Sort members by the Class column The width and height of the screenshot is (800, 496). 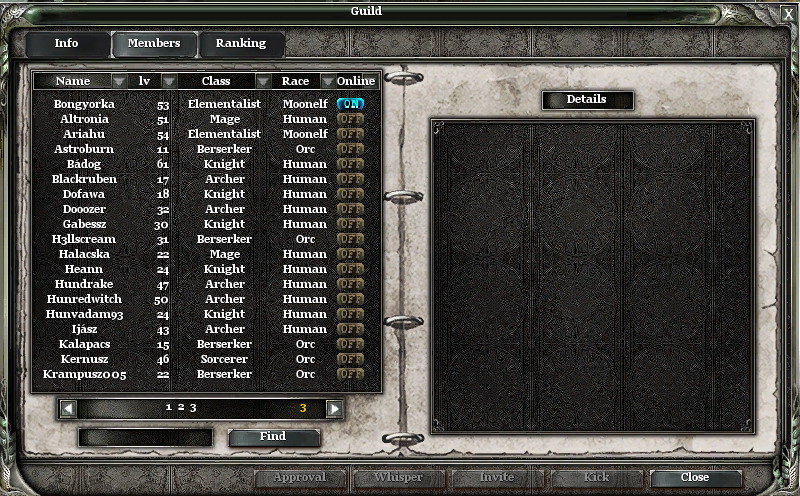pos(216,81)
